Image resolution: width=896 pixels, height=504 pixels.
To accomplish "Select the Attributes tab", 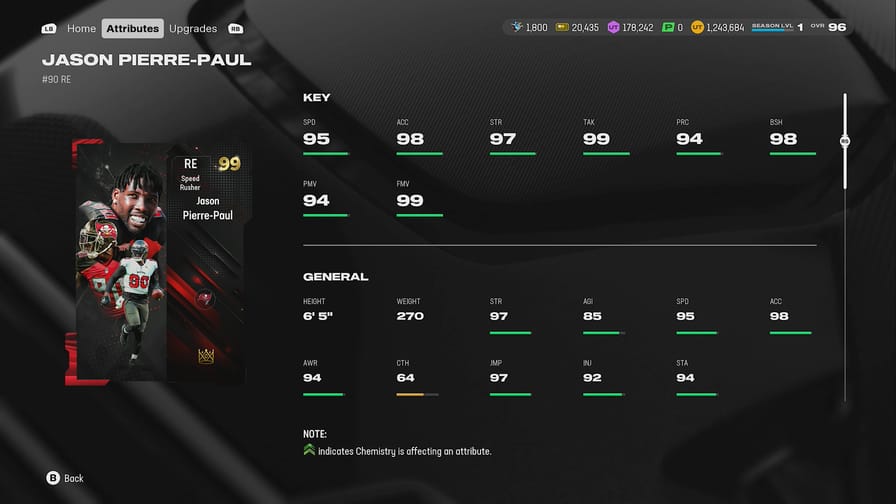I will point(132,29).
